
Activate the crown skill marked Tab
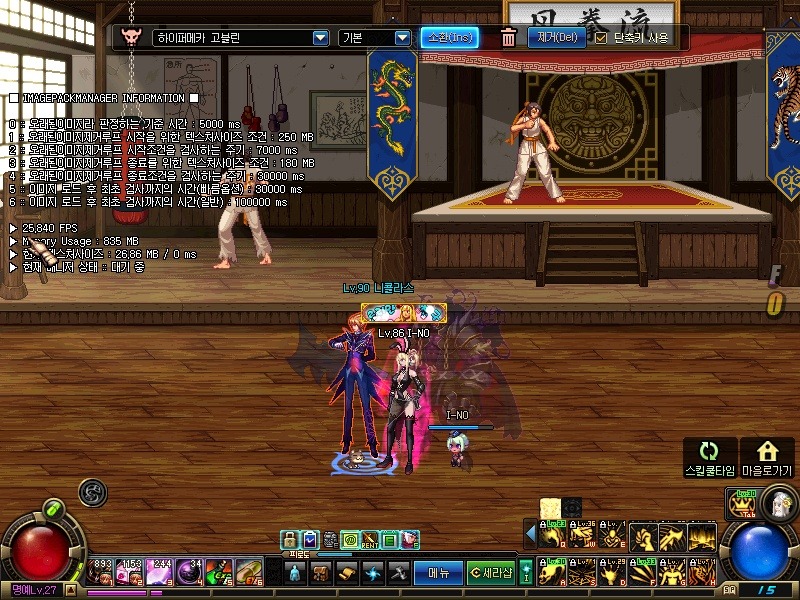click(x=744, y=505)
